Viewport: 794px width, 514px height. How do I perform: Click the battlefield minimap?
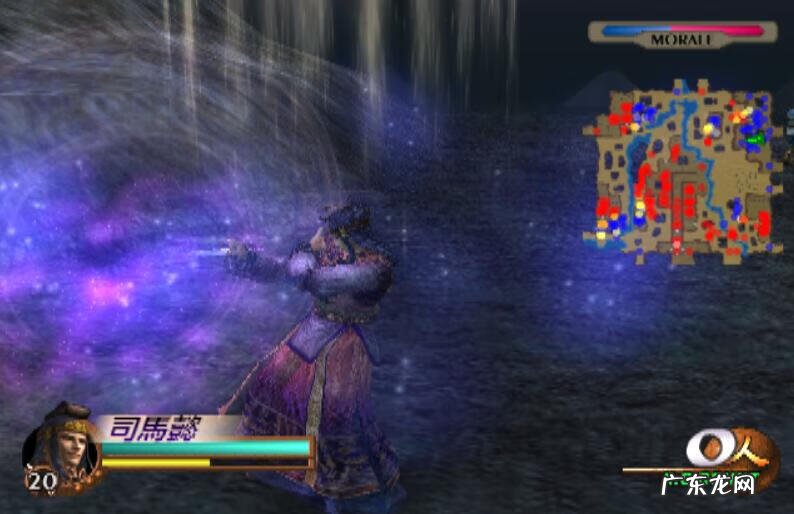(681, 170)
